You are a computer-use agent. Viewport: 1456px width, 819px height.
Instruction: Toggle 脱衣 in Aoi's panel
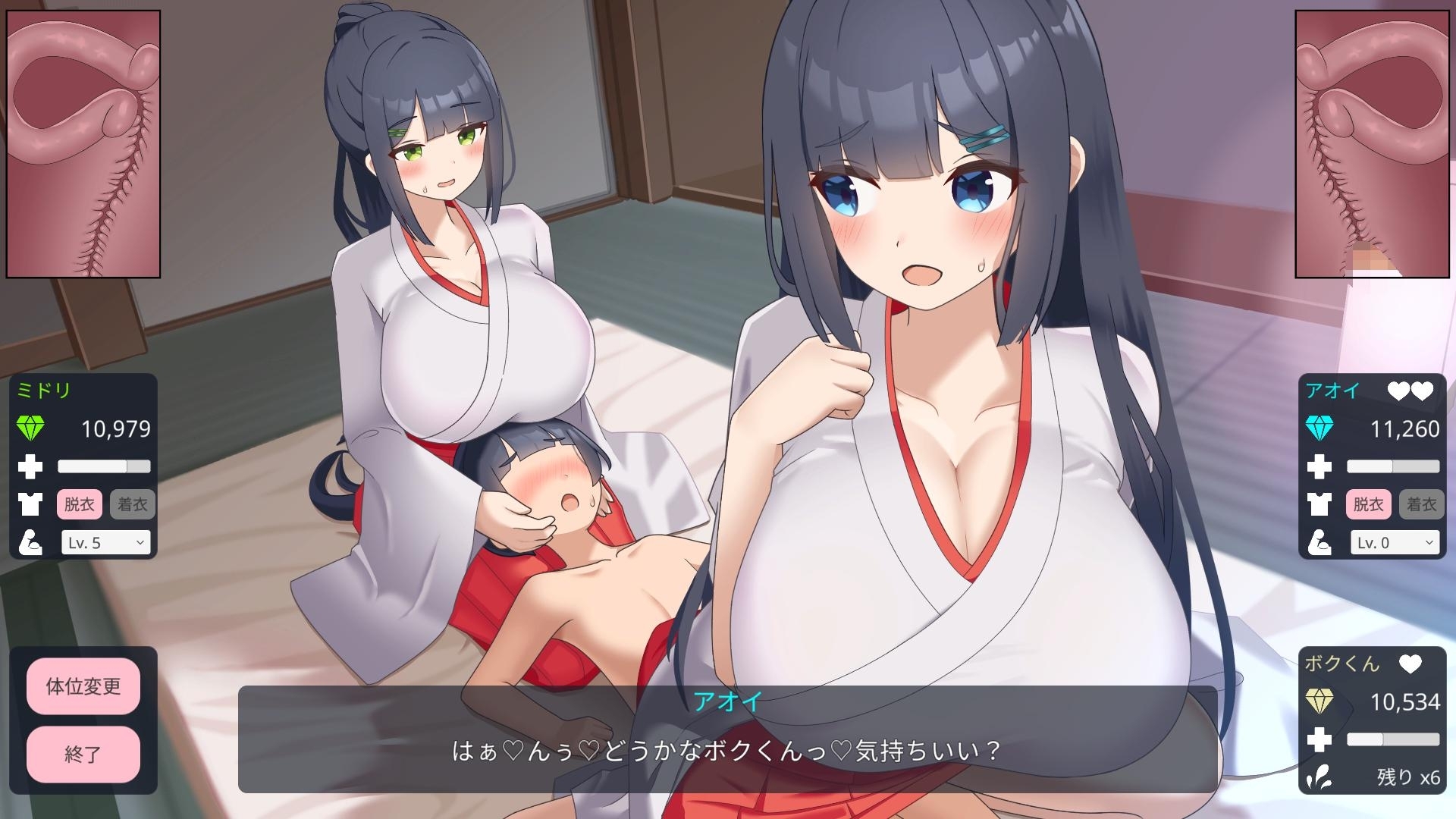(1370, 504)
